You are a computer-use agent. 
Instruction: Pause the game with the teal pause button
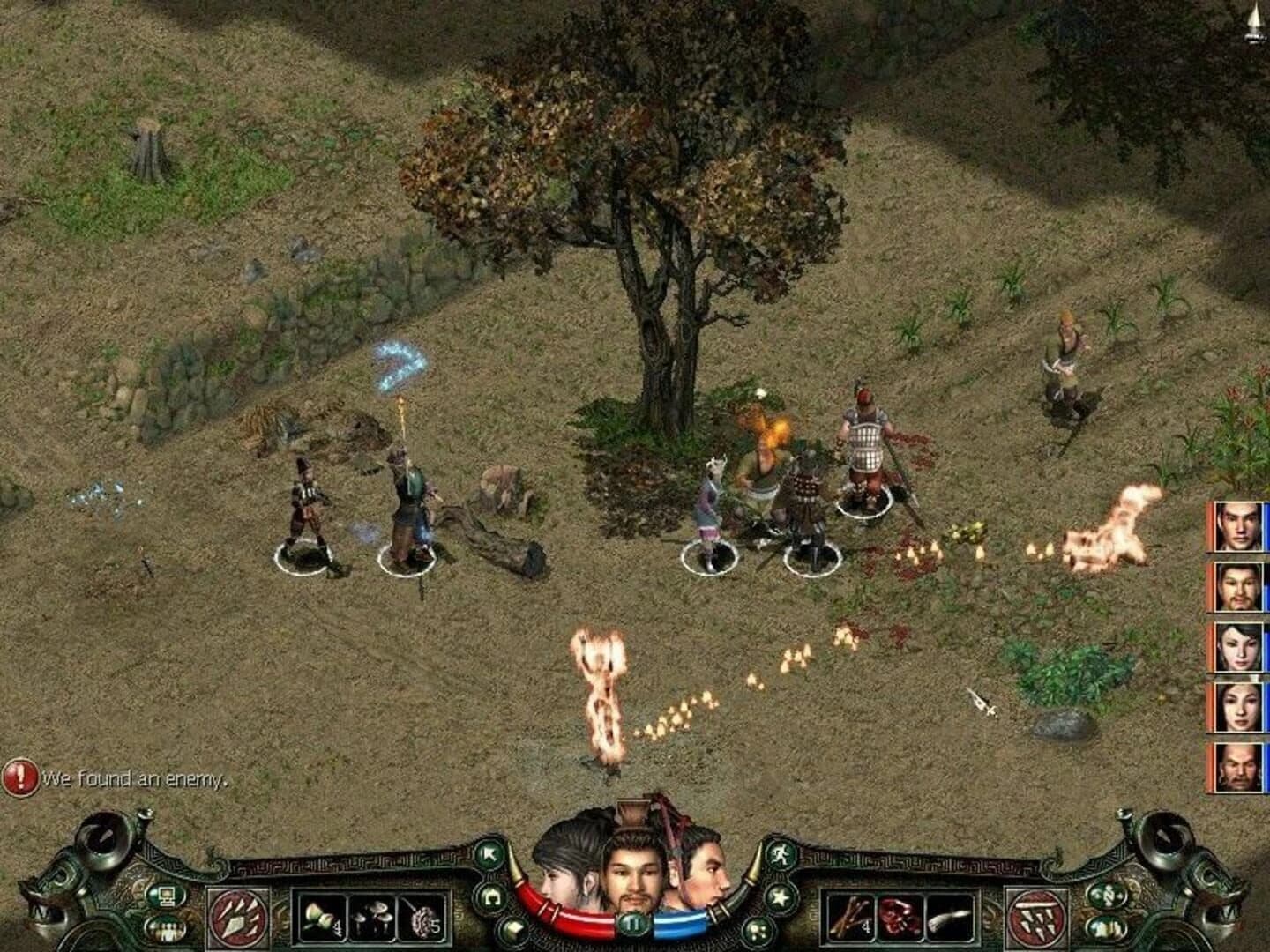point(634,923)
